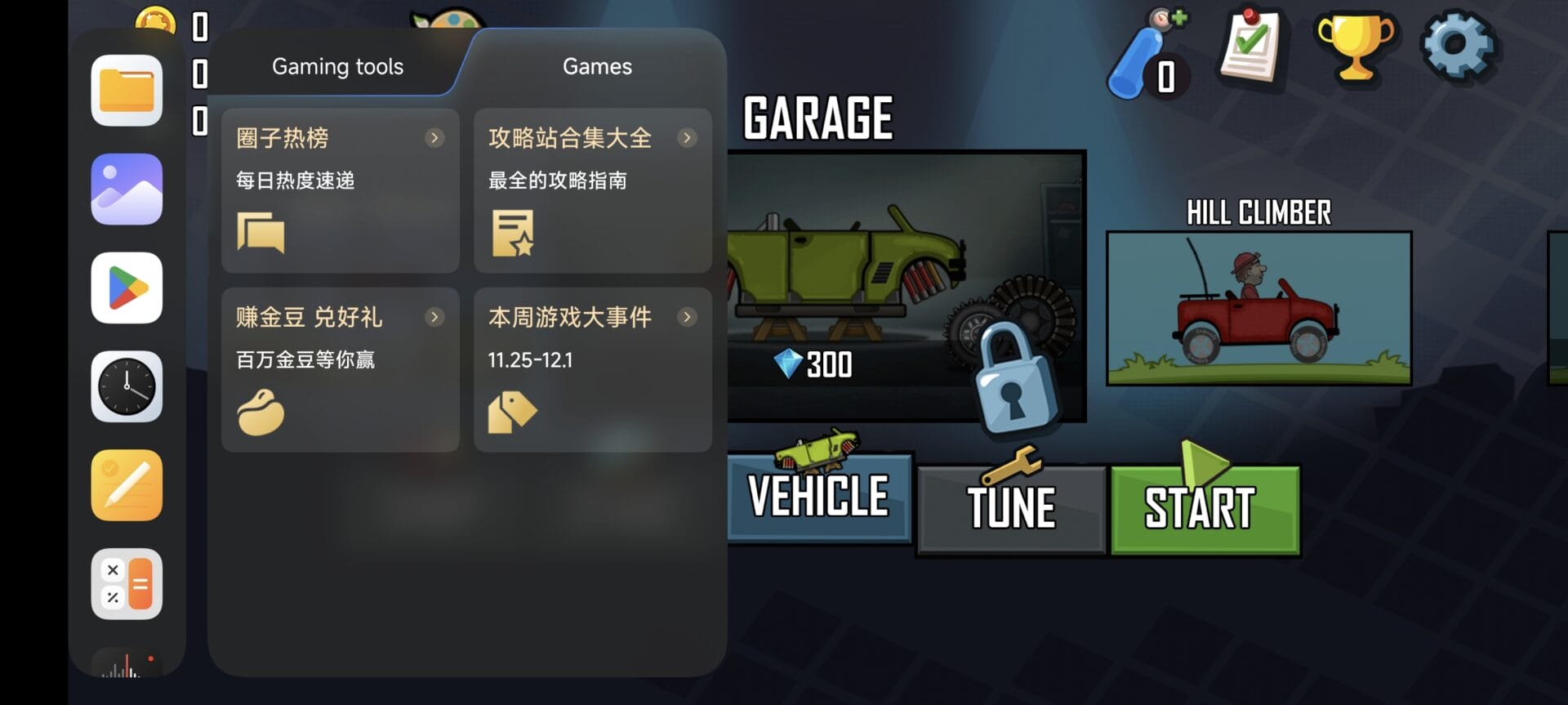The height and width of the screenshot is (705, 1568).
Task: Switch to the Games tab
Action: [x=597, y=67]
